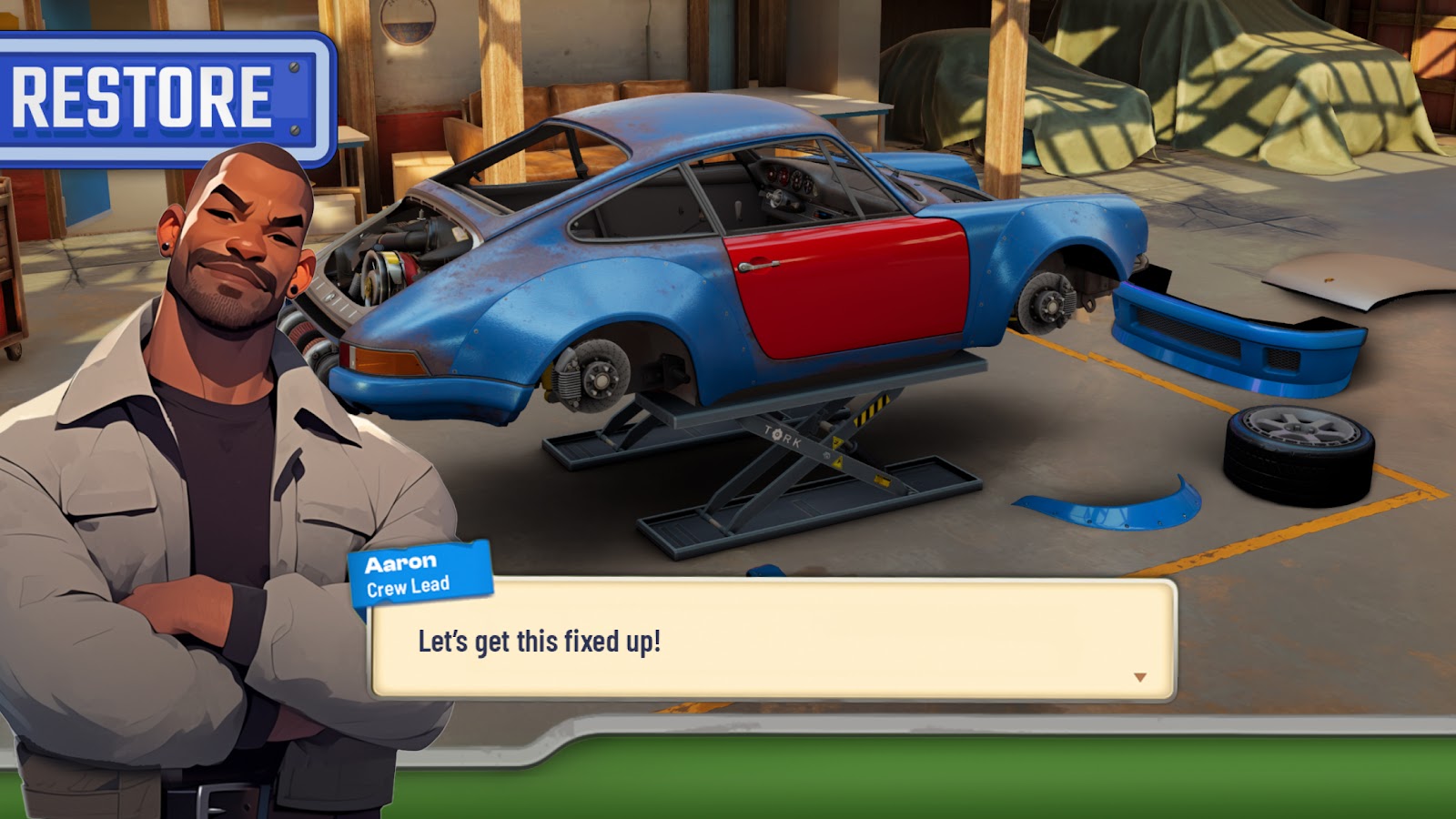This screenshot has width=1456, height=819.
Task: Continue Aaron's "Let's get this fixed up!" dialogue
Action: (x=772, y=641)
